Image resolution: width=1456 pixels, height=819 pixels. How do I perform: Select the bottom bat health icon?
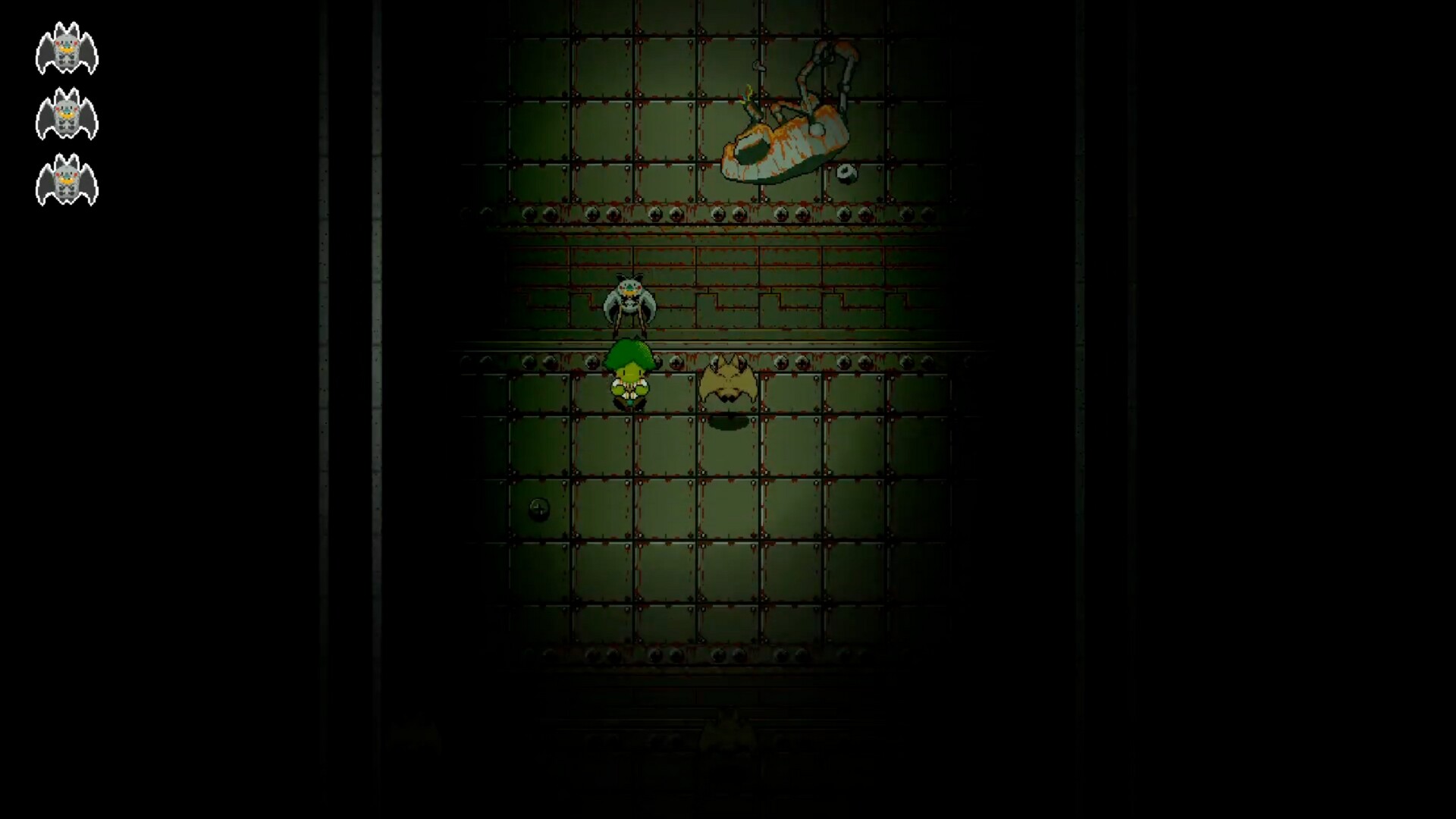click(67, 180)
